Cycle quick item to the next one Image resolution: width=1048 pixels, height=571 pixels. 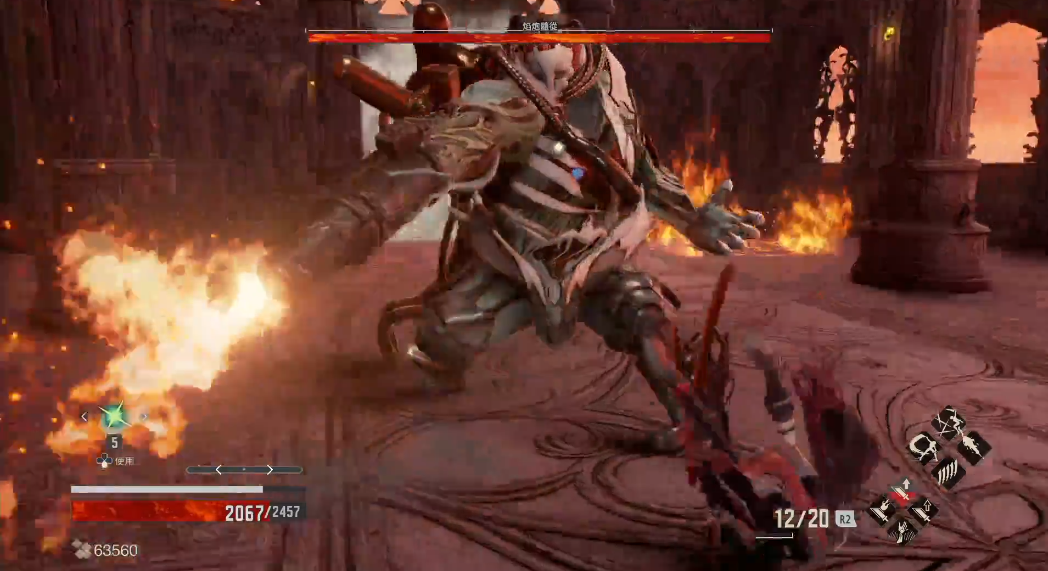point(144,416)
